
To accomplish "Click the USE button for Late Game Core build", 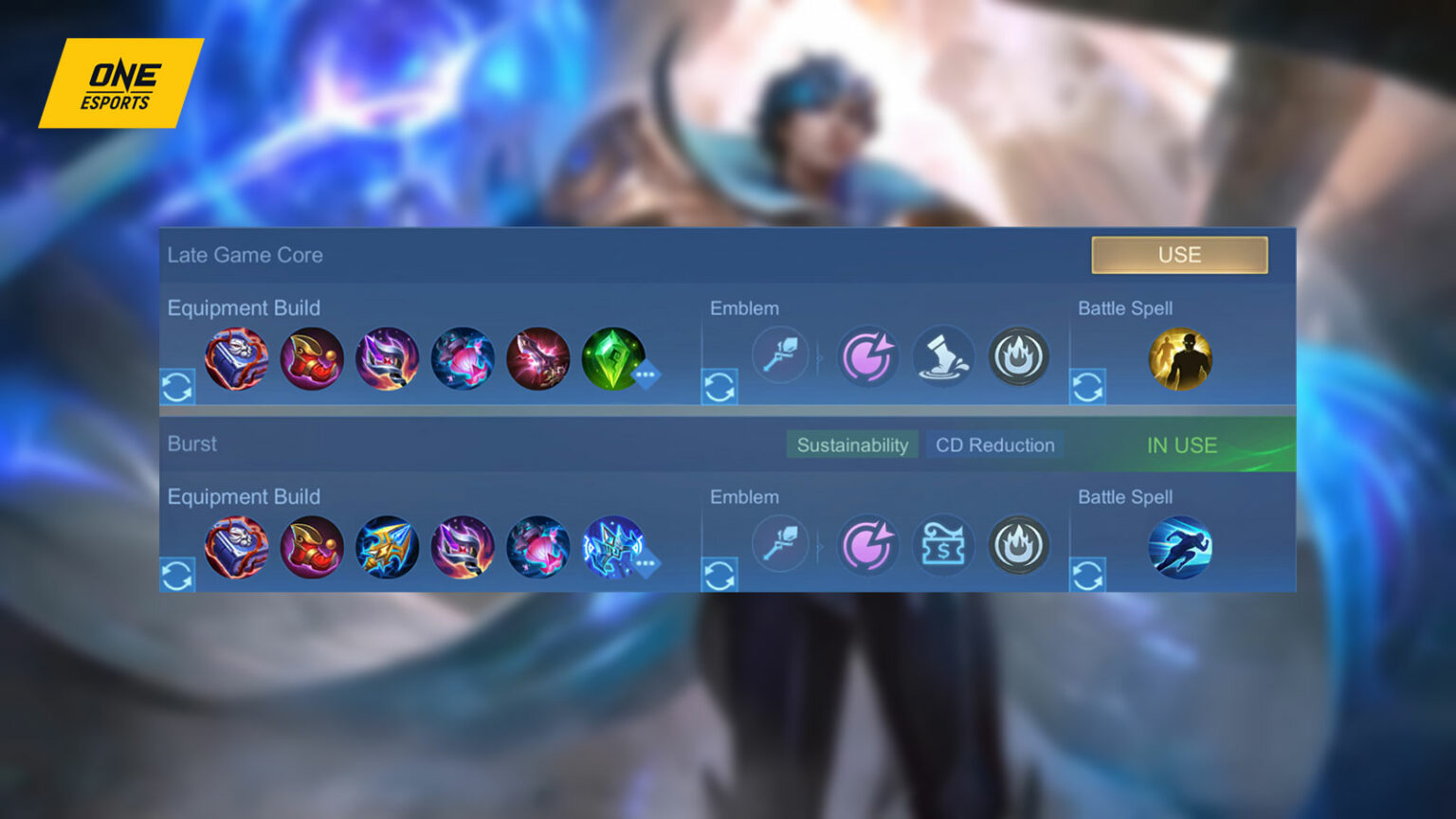I will click(1179, 254).
